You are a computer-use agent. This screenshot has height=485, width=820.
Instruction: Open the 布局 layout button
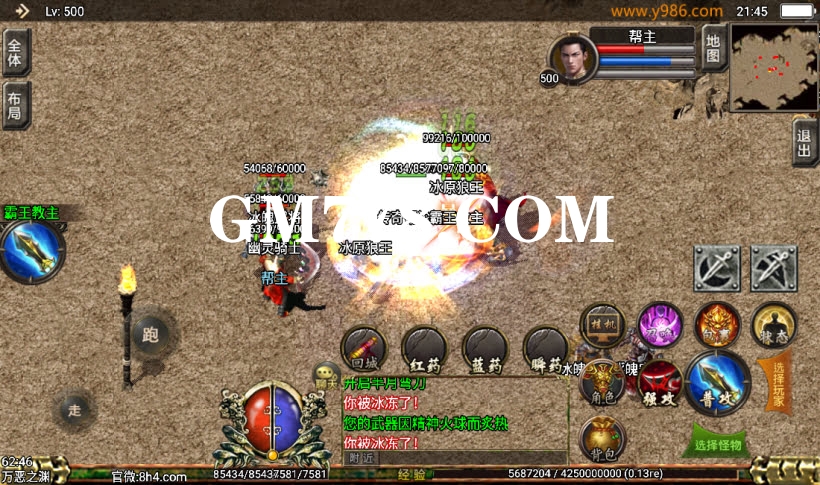pos(15,105)
